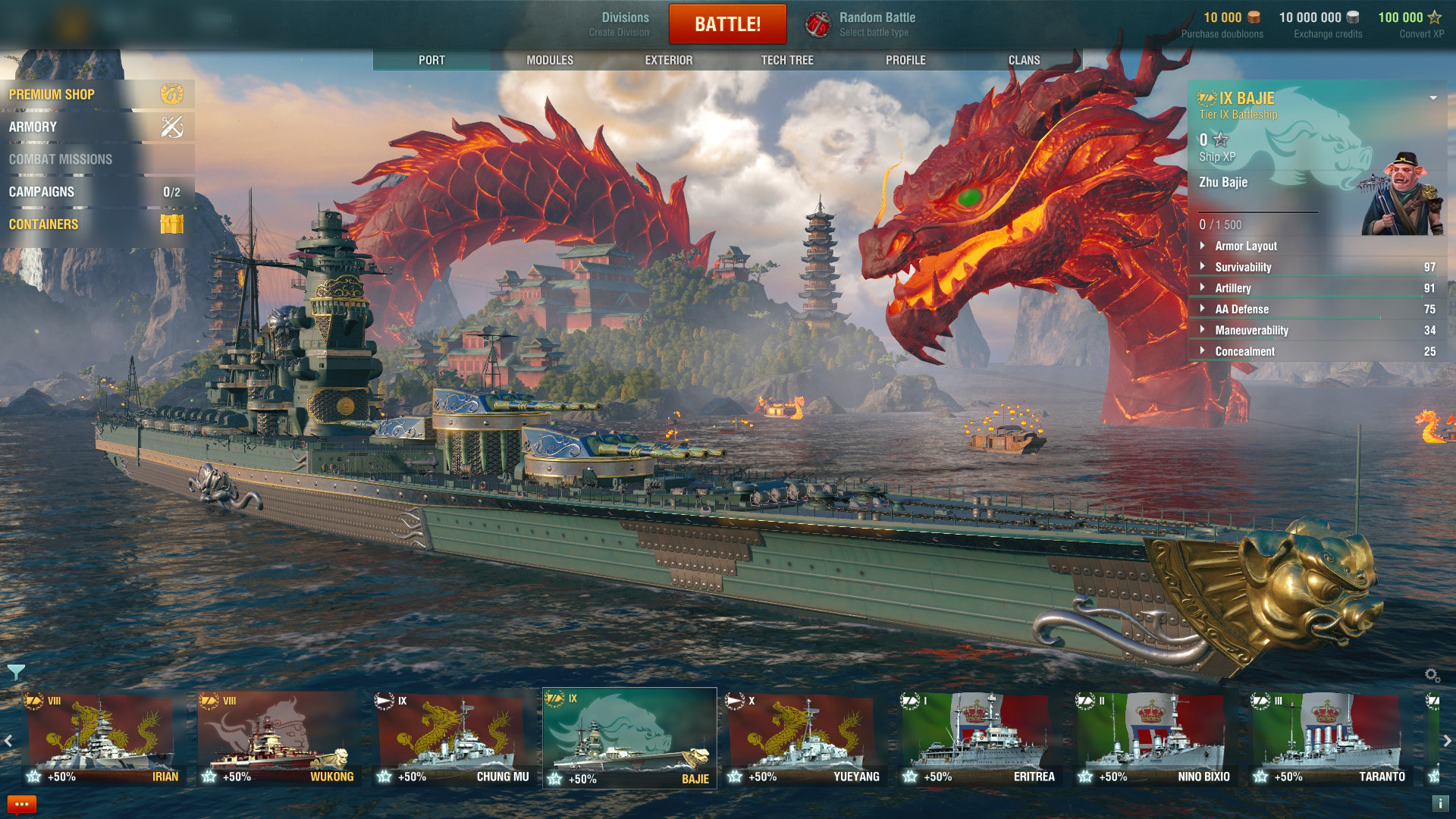
Task: Go to the Tech Tree tab
Action: (787, 60)
